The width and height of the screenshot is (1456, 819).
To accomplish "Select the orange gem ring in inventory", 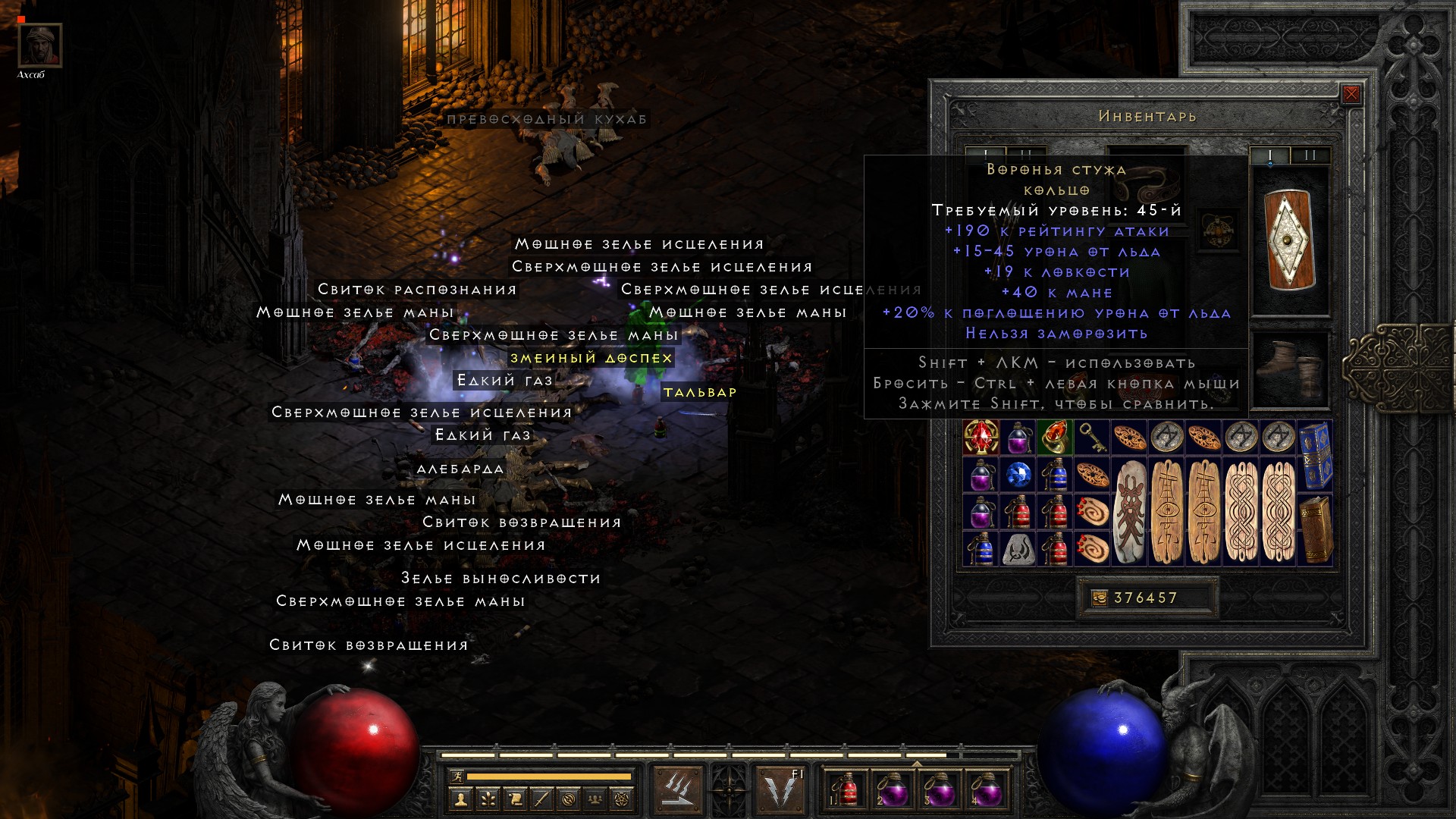I will (x=1055, y=438).
